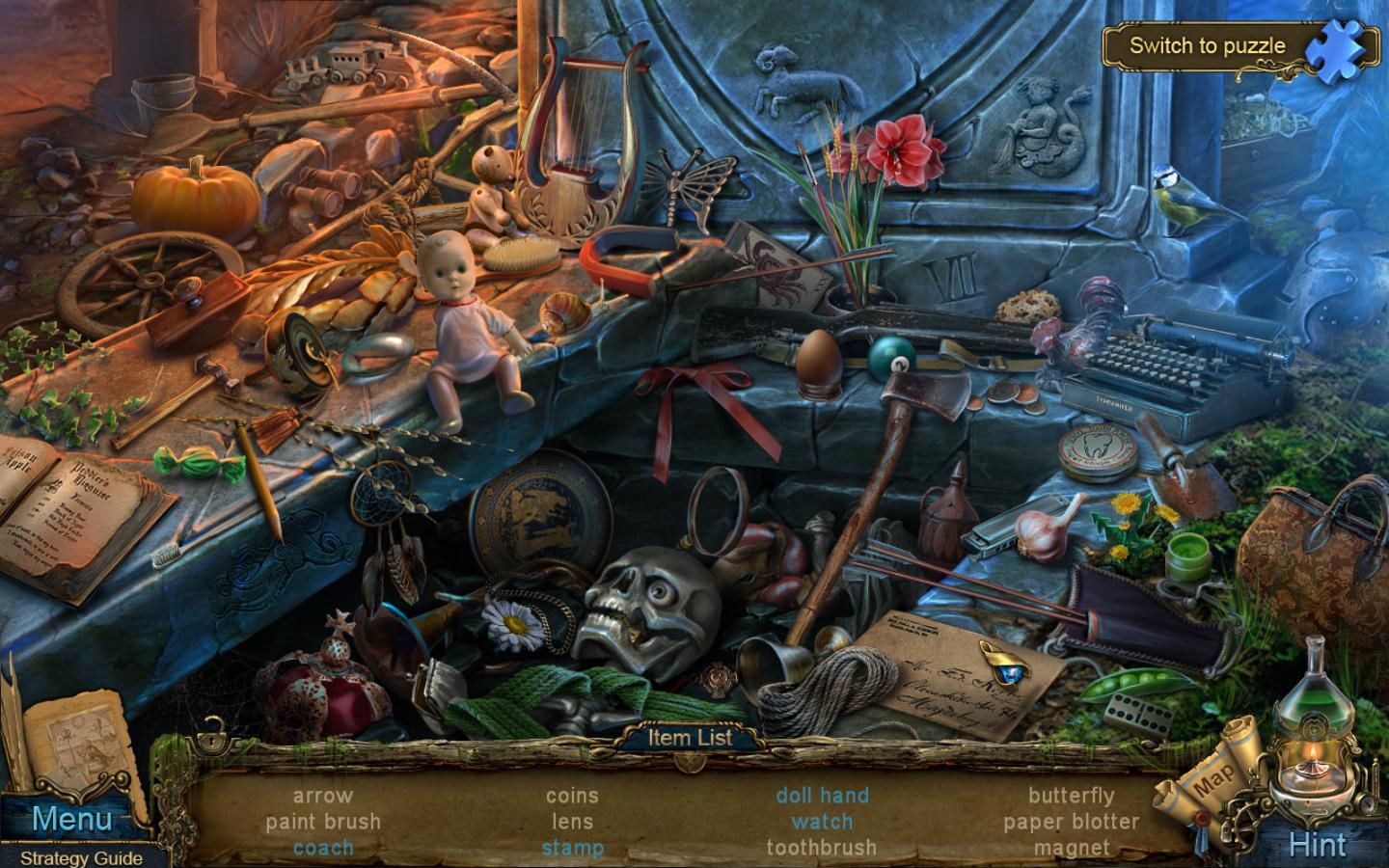Screen dimensions: 1389x868
Task: Expand the Item List banner
Action: point(692,737)
